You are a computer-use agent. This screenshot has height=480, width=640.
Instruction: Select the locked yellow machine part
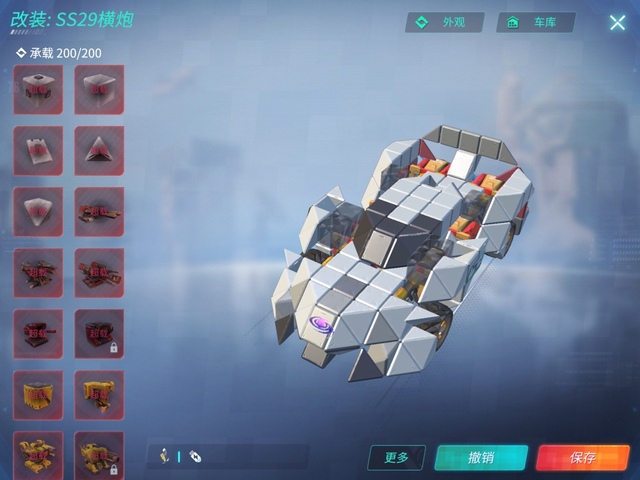[99, 454]
